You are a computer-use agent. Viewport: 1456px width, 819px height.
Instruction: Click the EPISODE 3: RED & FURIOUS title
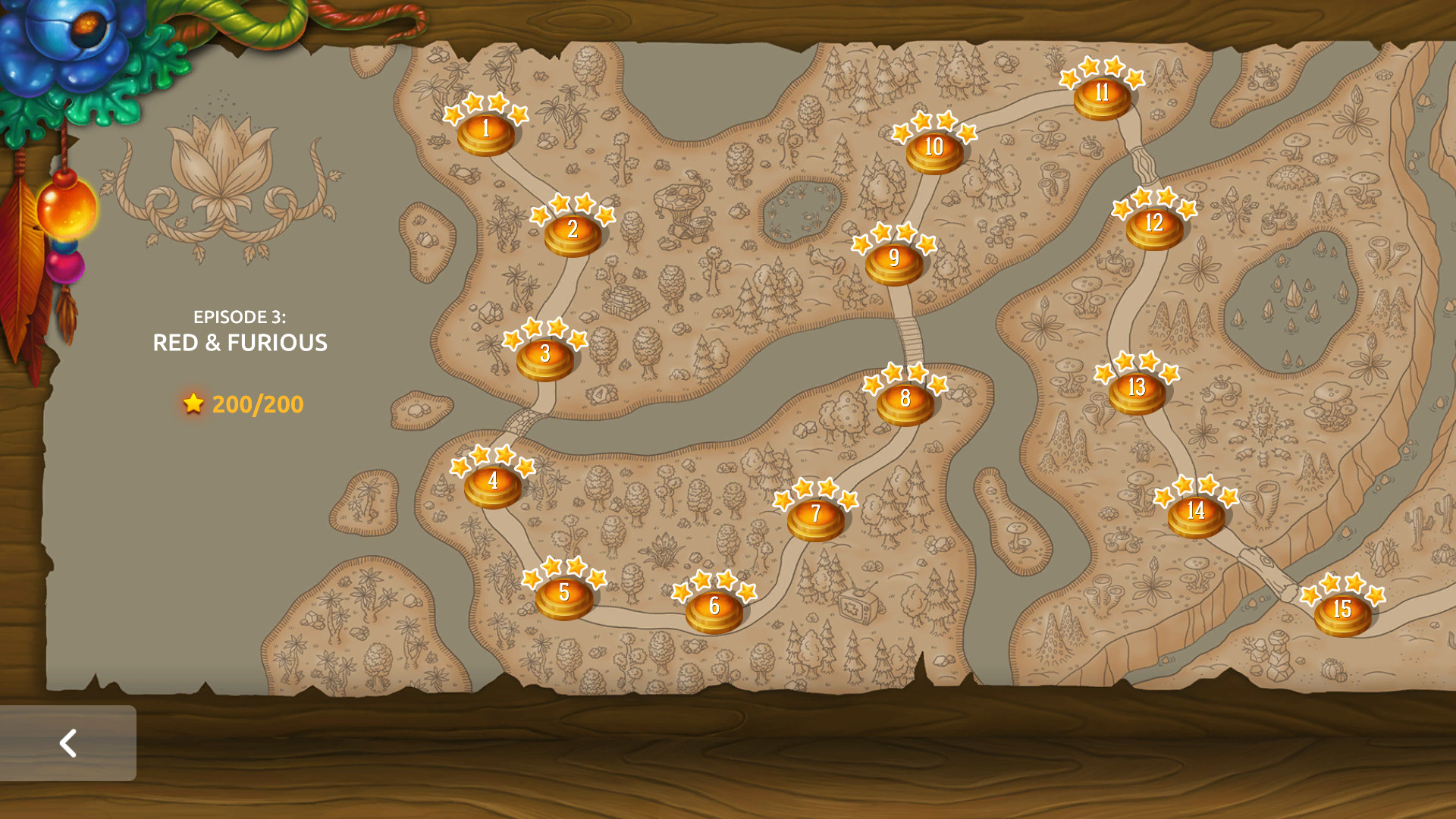240,331
